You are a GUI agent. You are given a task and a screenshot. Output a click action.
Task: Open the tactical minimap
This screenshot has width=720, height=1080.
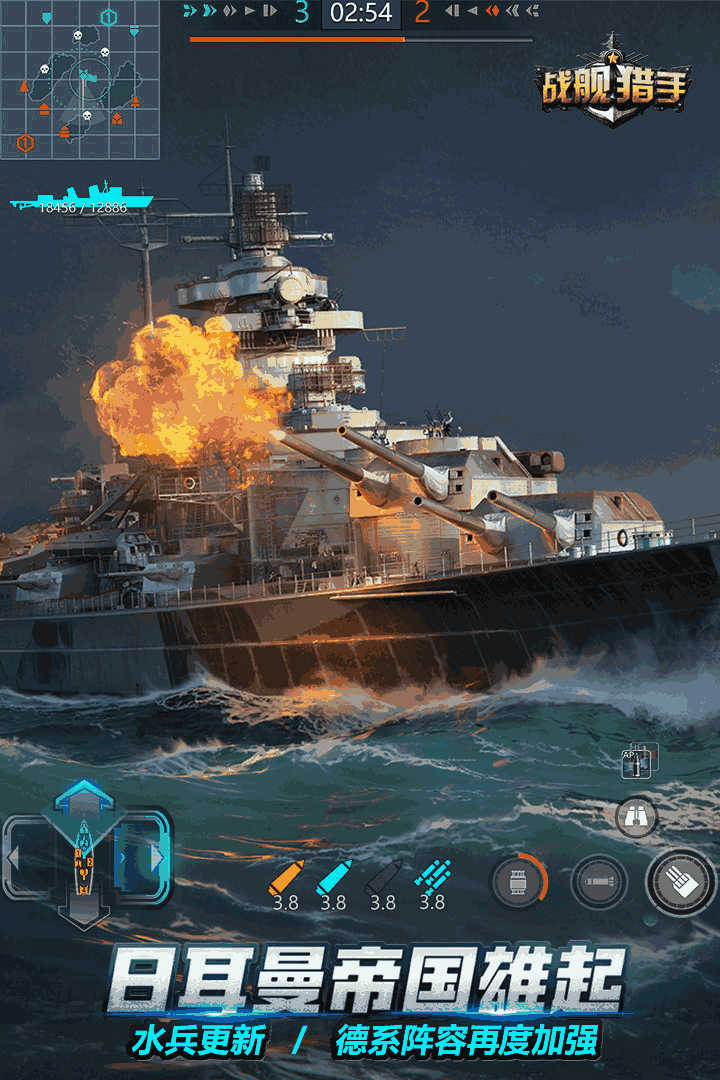(x=80, y=80)
